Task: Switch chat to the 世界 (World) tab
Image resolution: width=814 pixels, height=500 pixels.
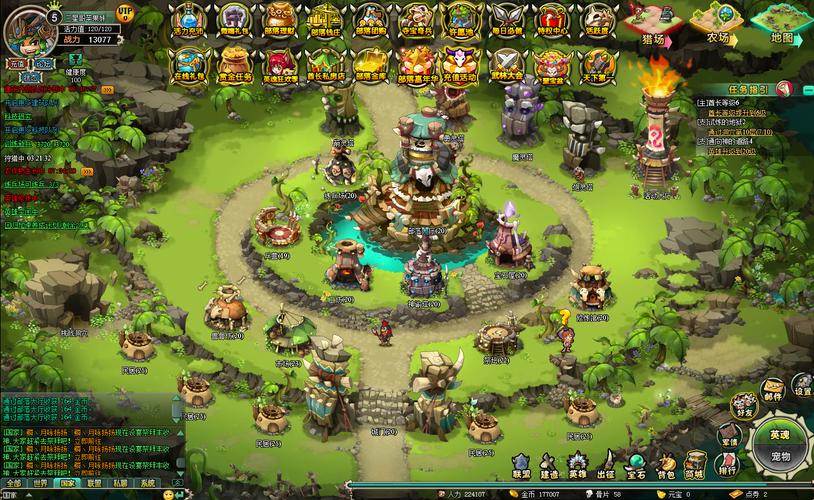Action: (40, 482)
